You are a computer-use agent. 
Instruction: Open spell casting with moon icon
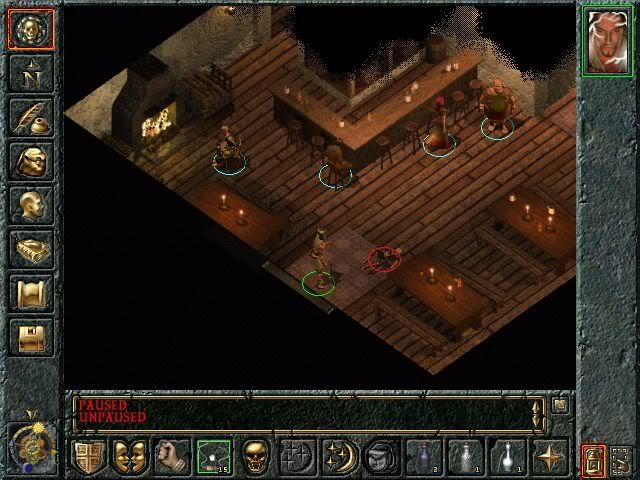(339, 456)
